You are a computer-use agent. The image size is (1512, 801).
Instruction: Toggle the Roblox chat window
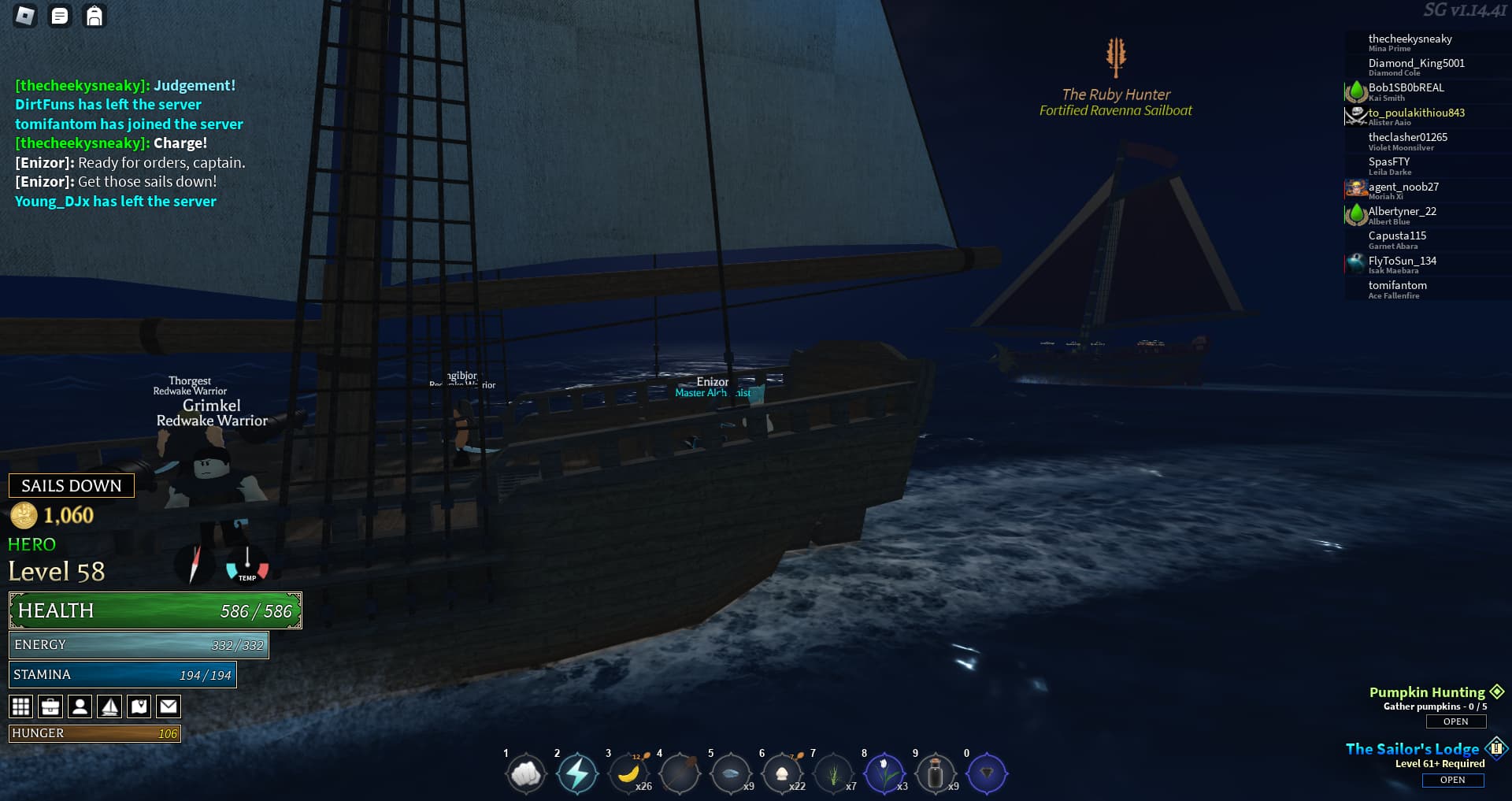coord(60,16)
